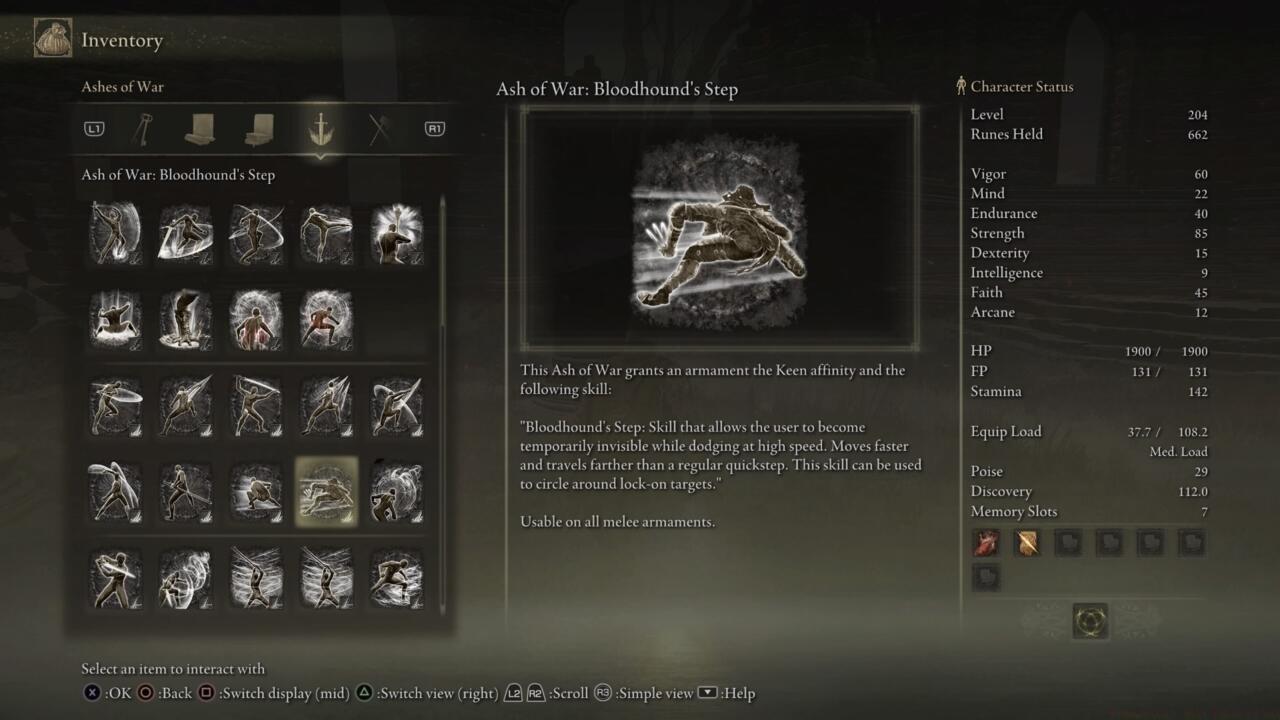1280x720 pixels.
Task: Select the highlighted Bloodhound's Step ash
Action: [x=326, y=492]
